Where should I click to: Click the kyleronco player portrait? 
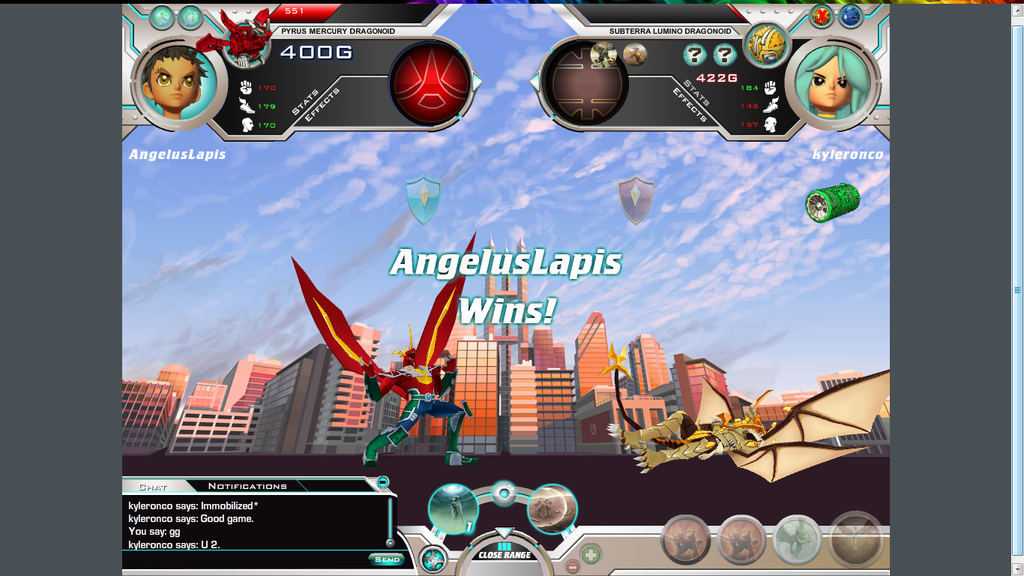(833, 84)
